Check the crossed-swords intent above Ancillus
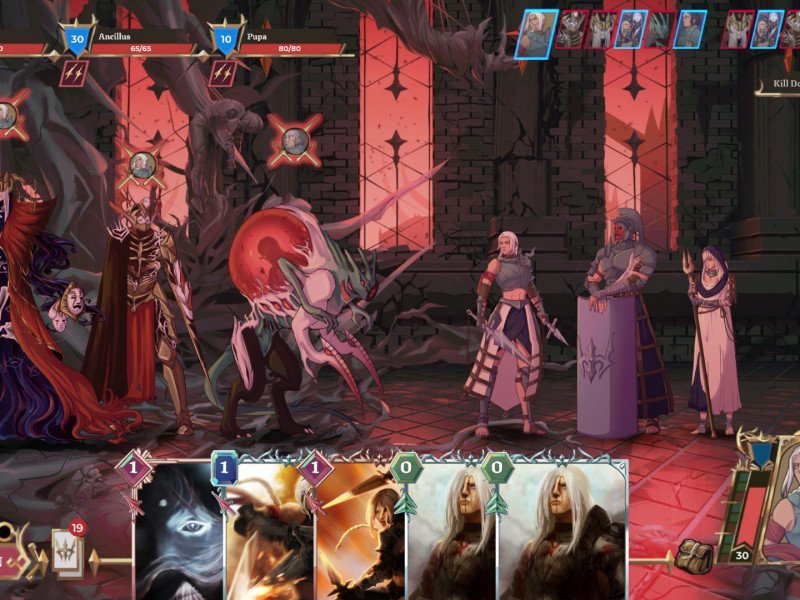 [145, 166]
